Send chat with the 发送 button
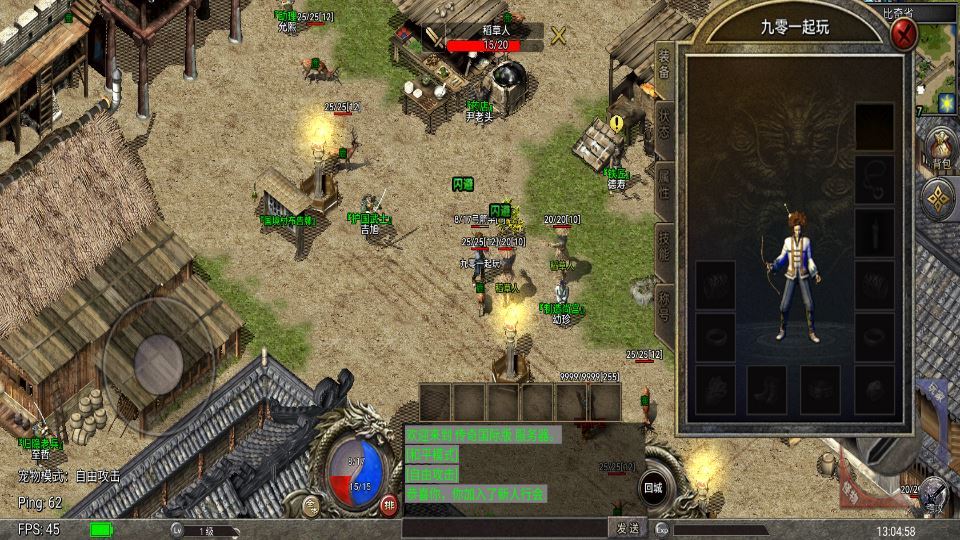This screenshot has height=540, width=960. pyautogui.click(x=626, y=528)
